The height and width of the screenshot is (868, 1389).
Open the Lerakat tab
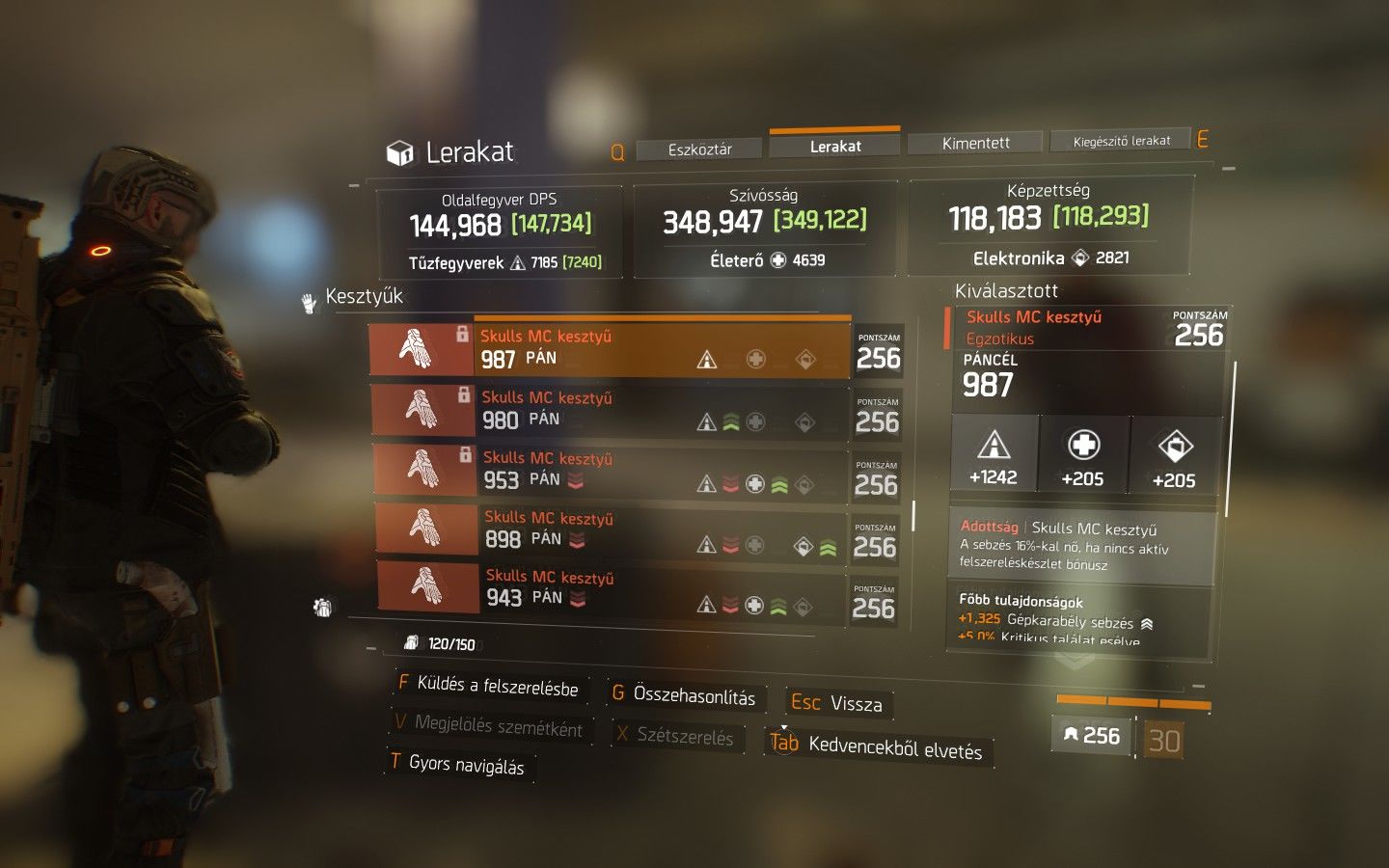[835, 146]
